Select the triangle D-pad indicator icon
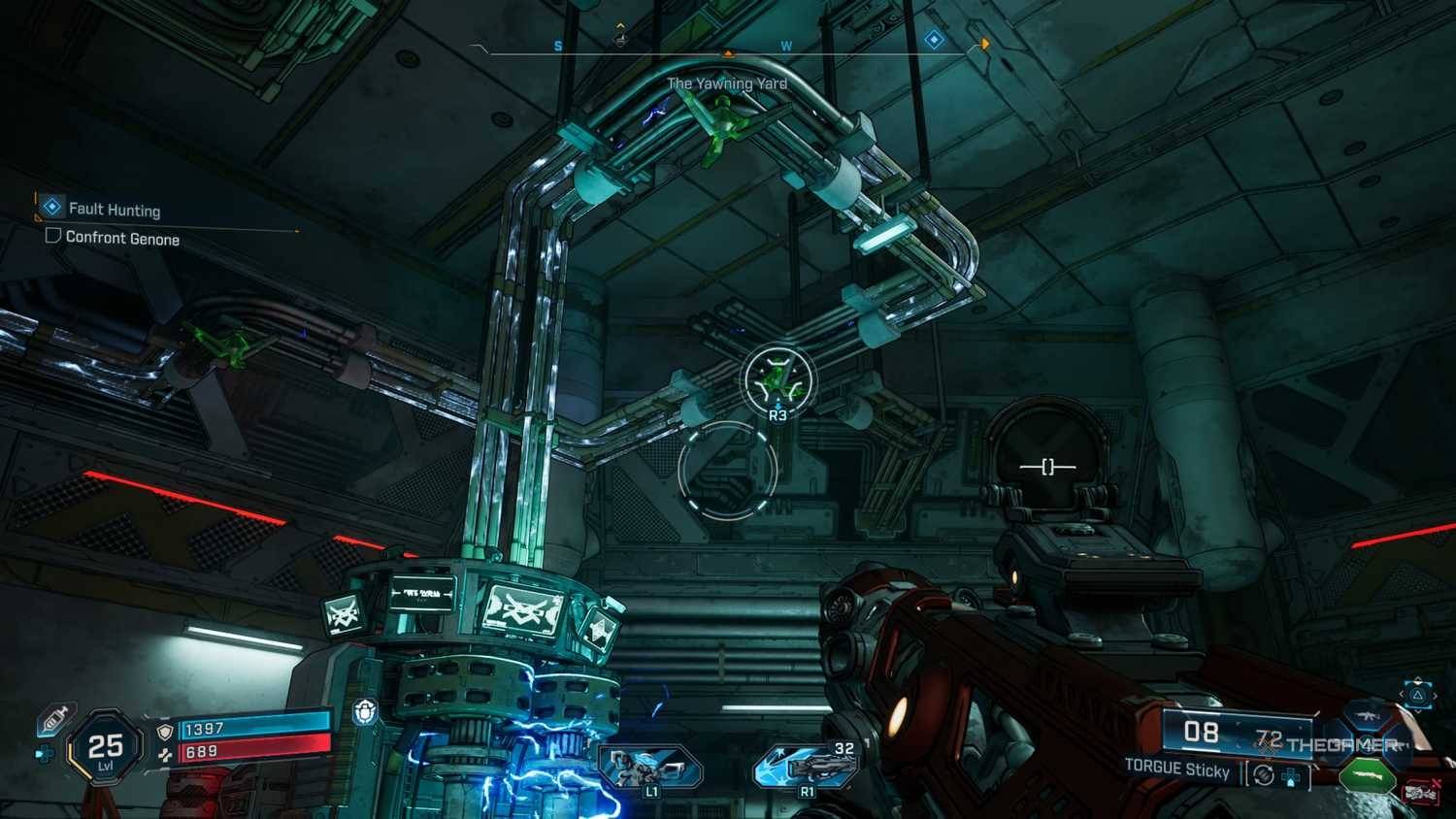Screen dimensions: 1456x819 1417,695
